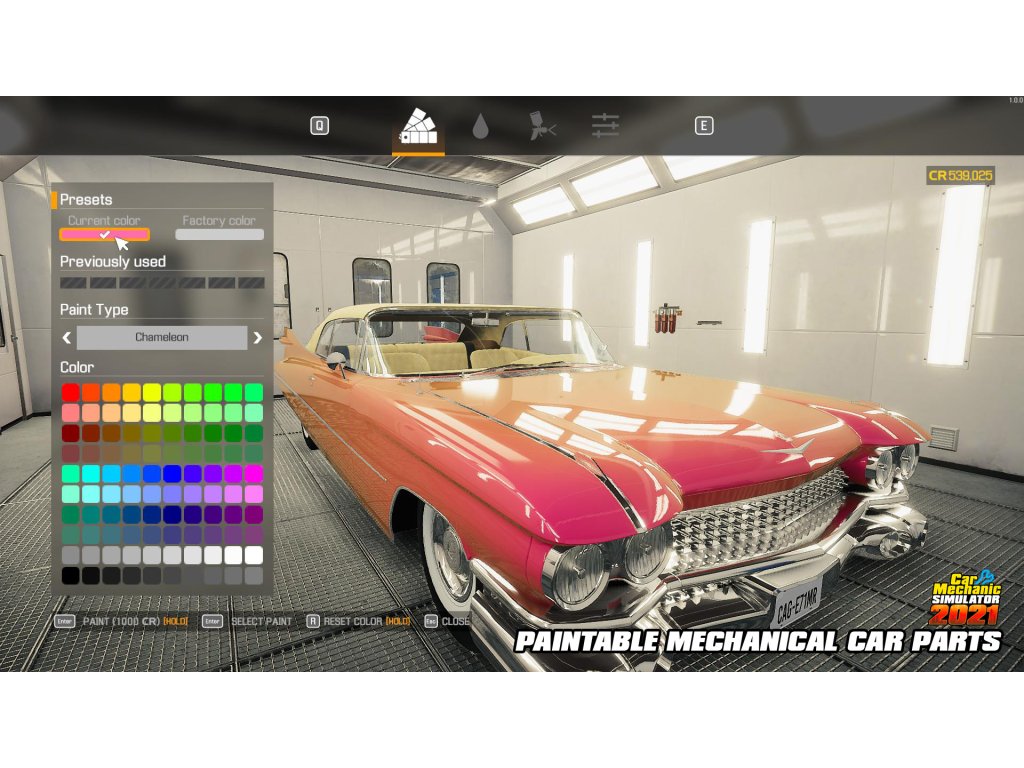Select the pink Current color preset
Screen dimensions: 1024x768
tap(104, 235)
